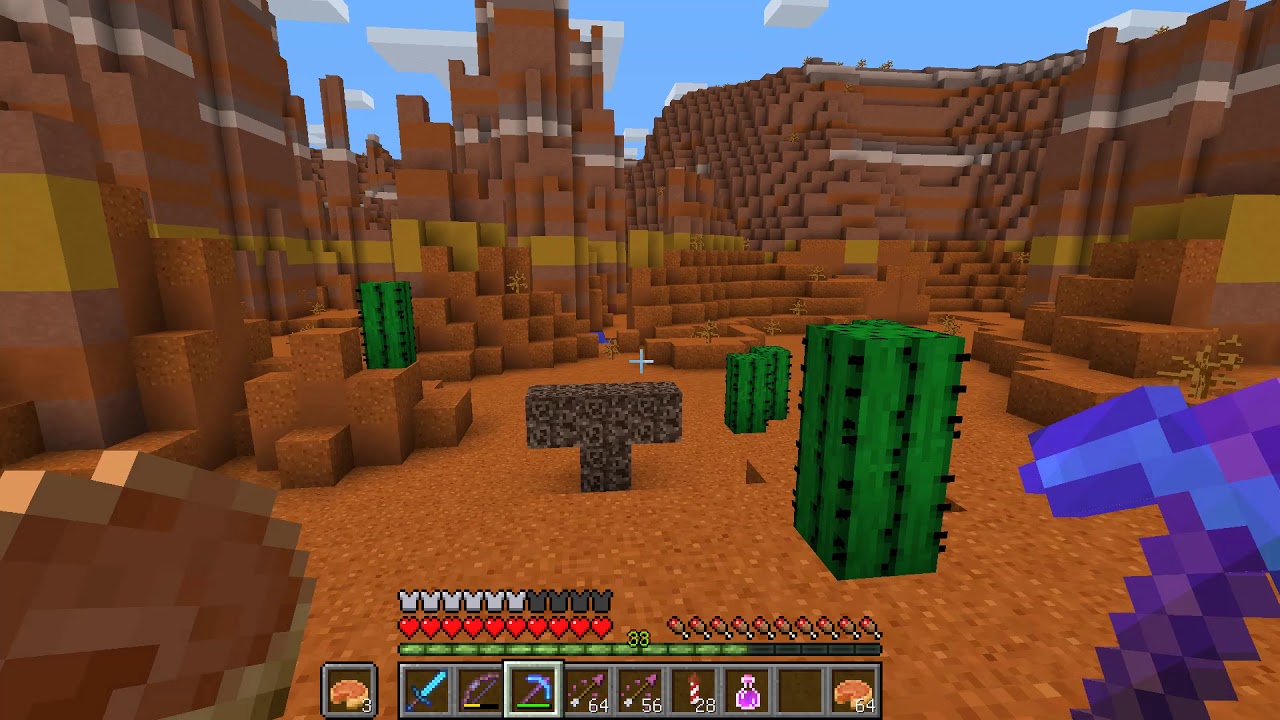Click the crosshair at screen center

tap(640, 360)
